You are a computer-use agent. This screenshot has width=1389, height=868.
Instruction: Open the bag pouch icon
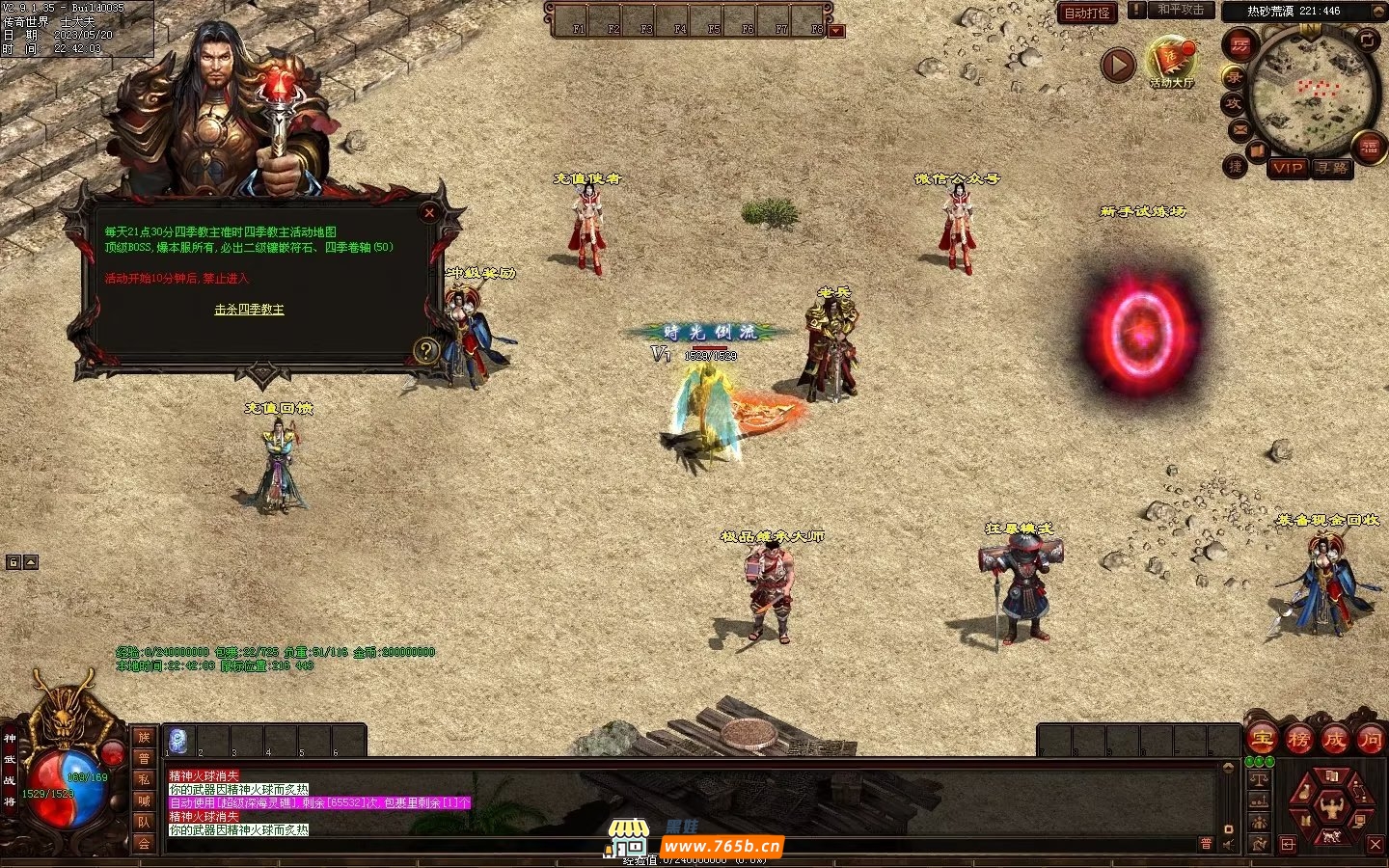point(1304,791)
